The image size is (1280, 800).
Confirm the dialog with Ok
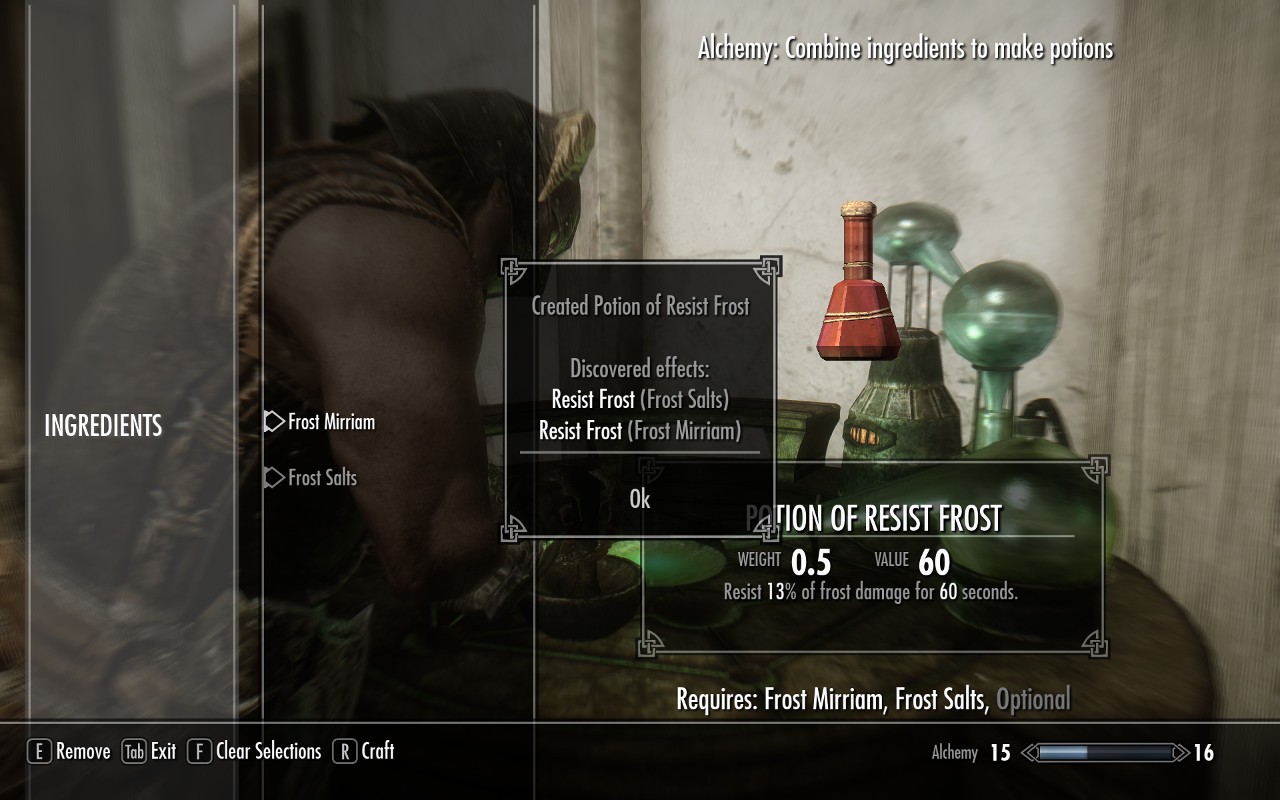(x=640, y=499)
